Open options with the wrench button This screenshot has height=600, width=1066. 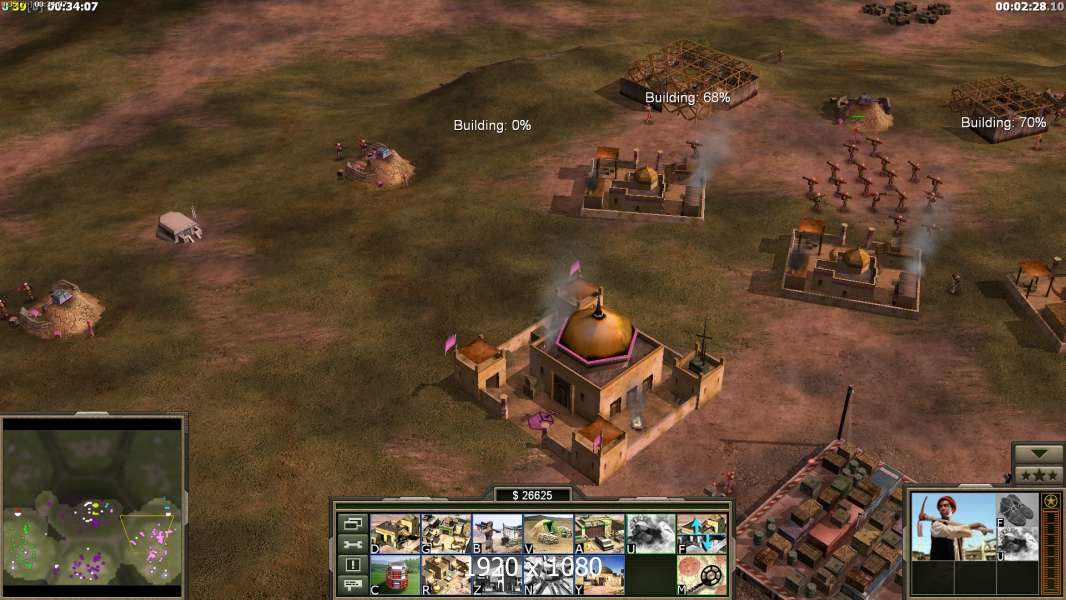[352, 544]
